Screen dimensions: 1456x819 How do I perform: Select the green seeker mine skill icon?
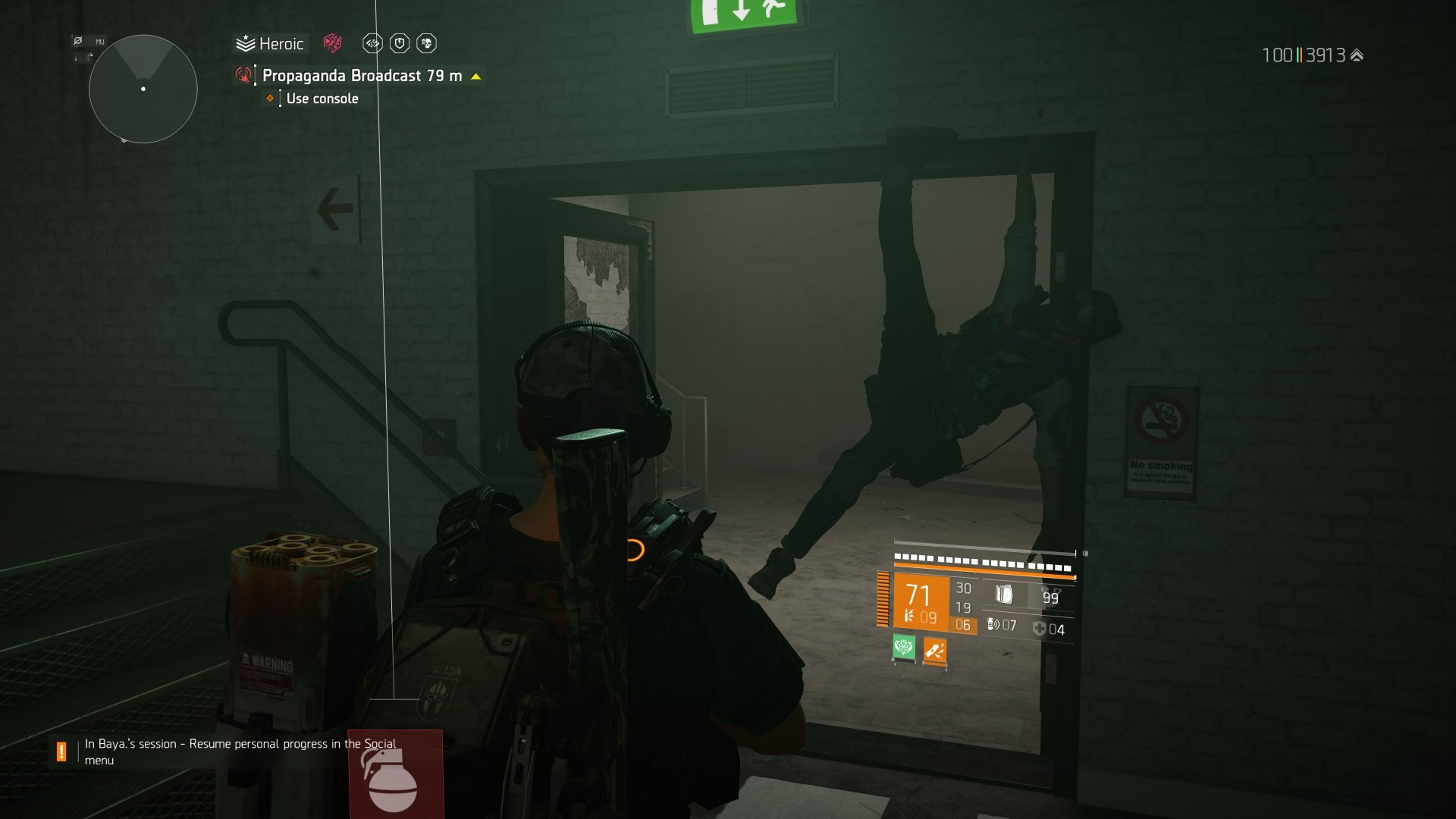[x=905, y=648]
